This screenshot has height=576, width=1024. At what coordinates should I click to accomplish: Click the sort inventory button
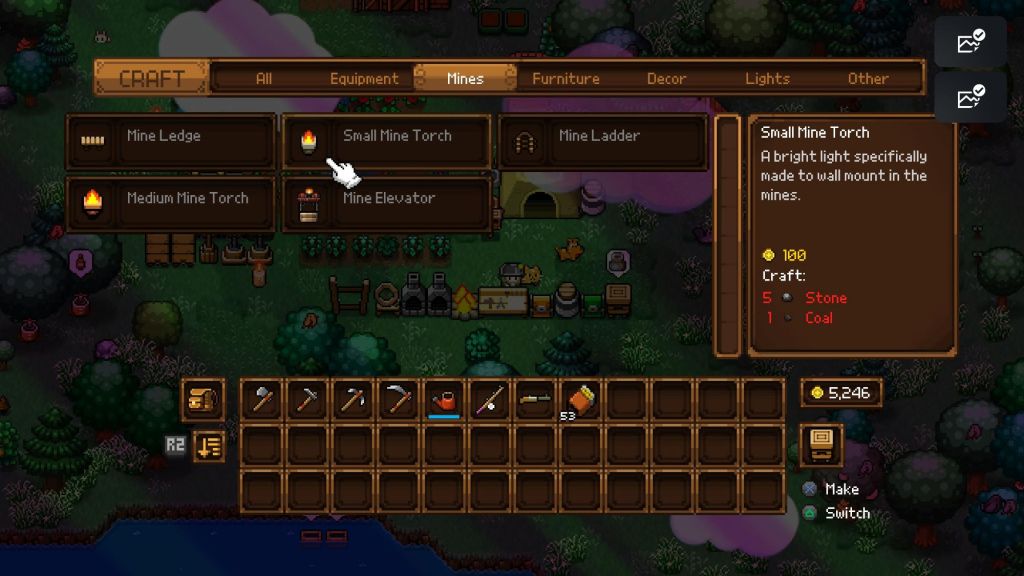(209, 445)
